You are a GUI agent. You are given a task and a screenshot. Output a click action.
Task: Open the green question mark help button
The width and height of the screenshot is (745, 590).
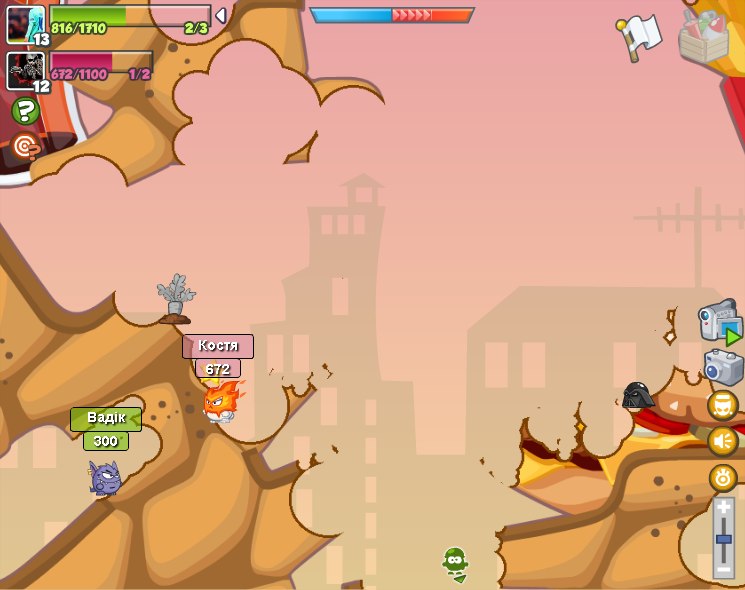25,111
